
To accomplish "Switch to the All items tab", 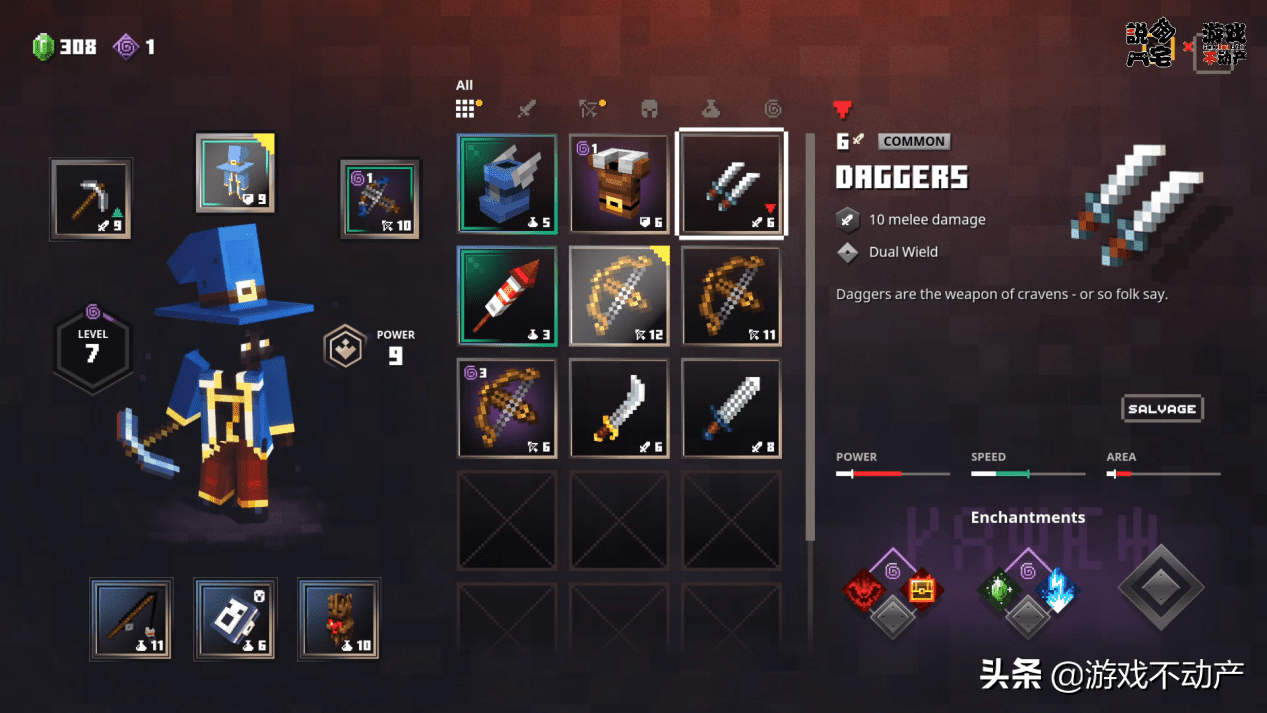I will (x=466, y=108).
